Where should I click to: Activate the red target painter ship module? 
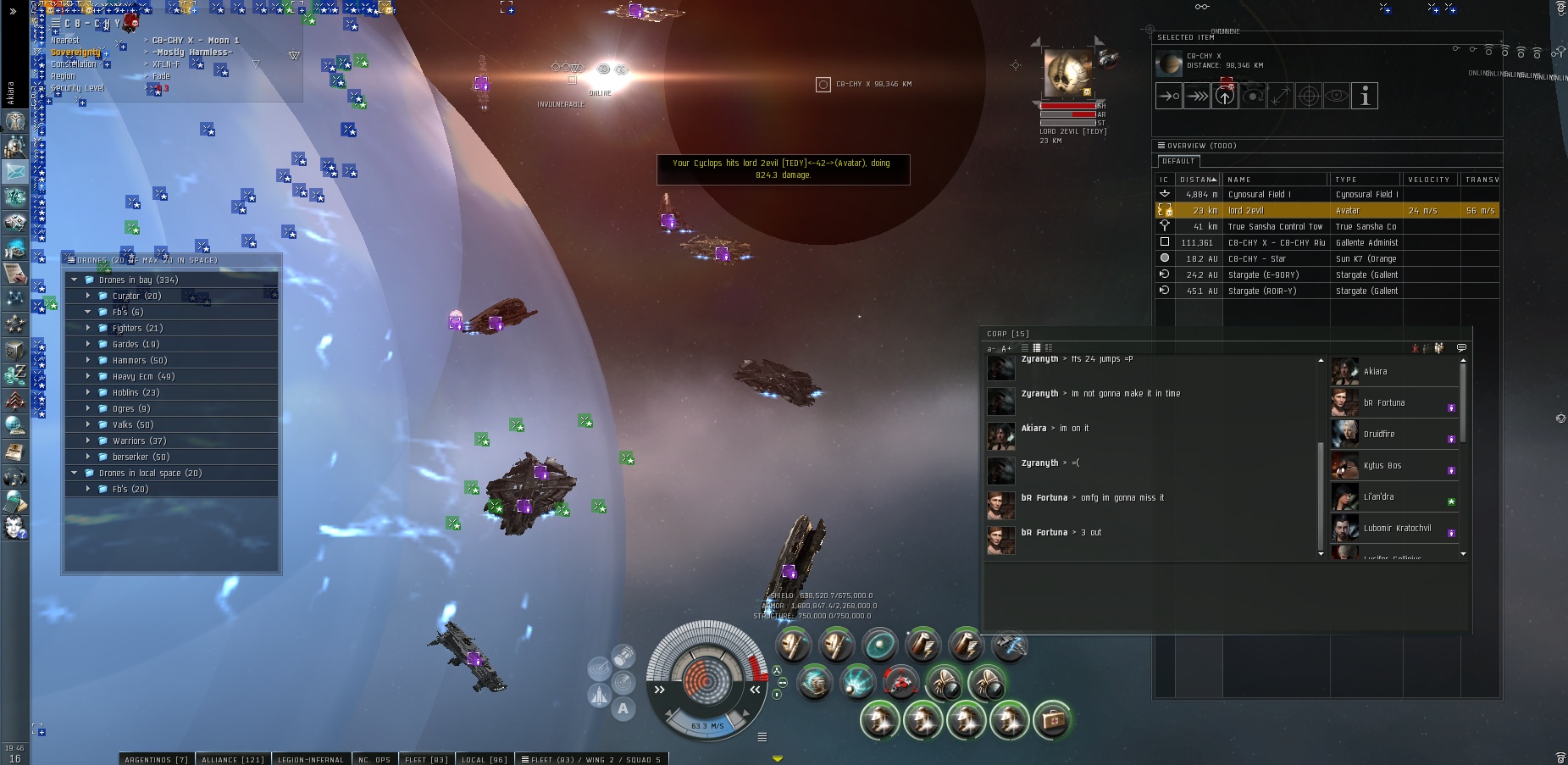pyautogui.click(x=900, y=683)
